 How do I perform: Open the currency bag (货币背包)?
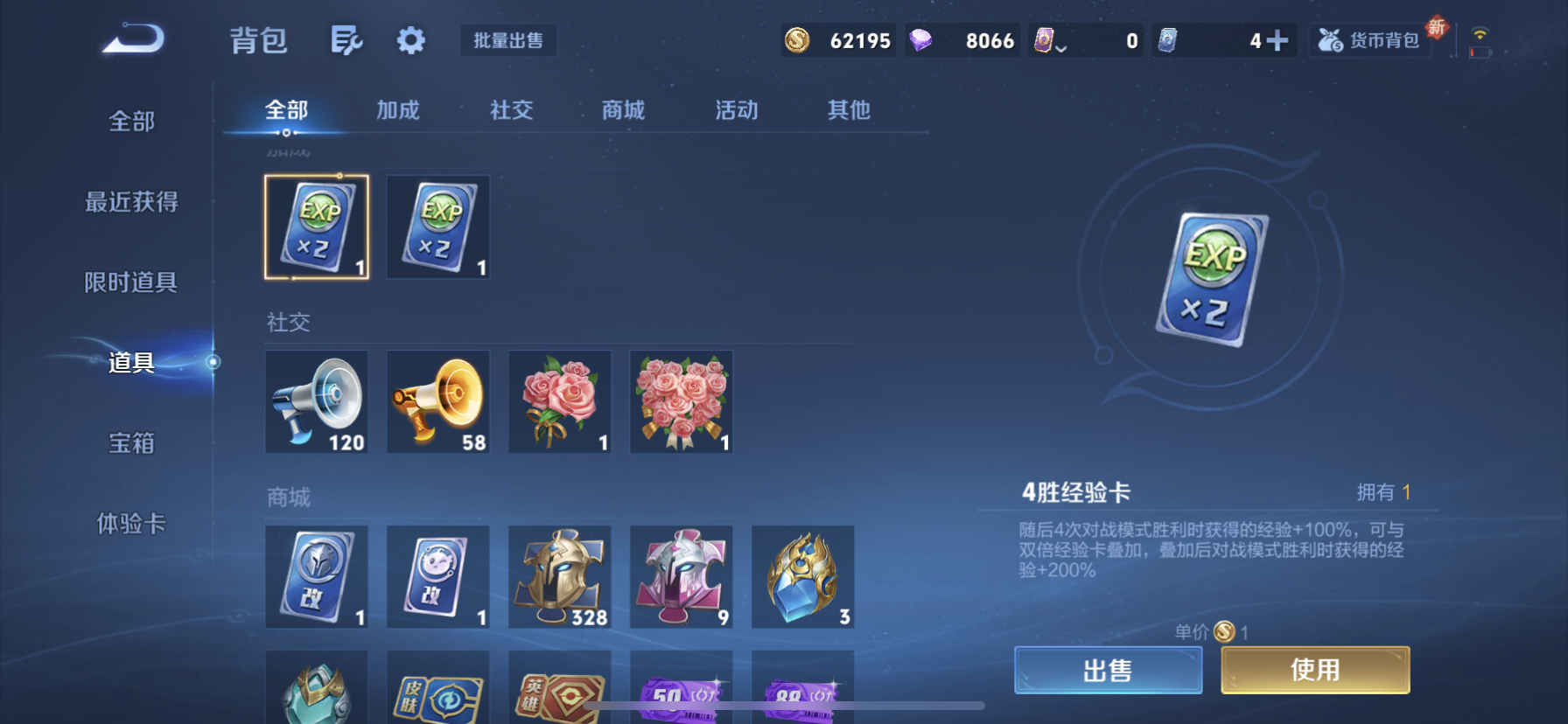click(1371, 40)
